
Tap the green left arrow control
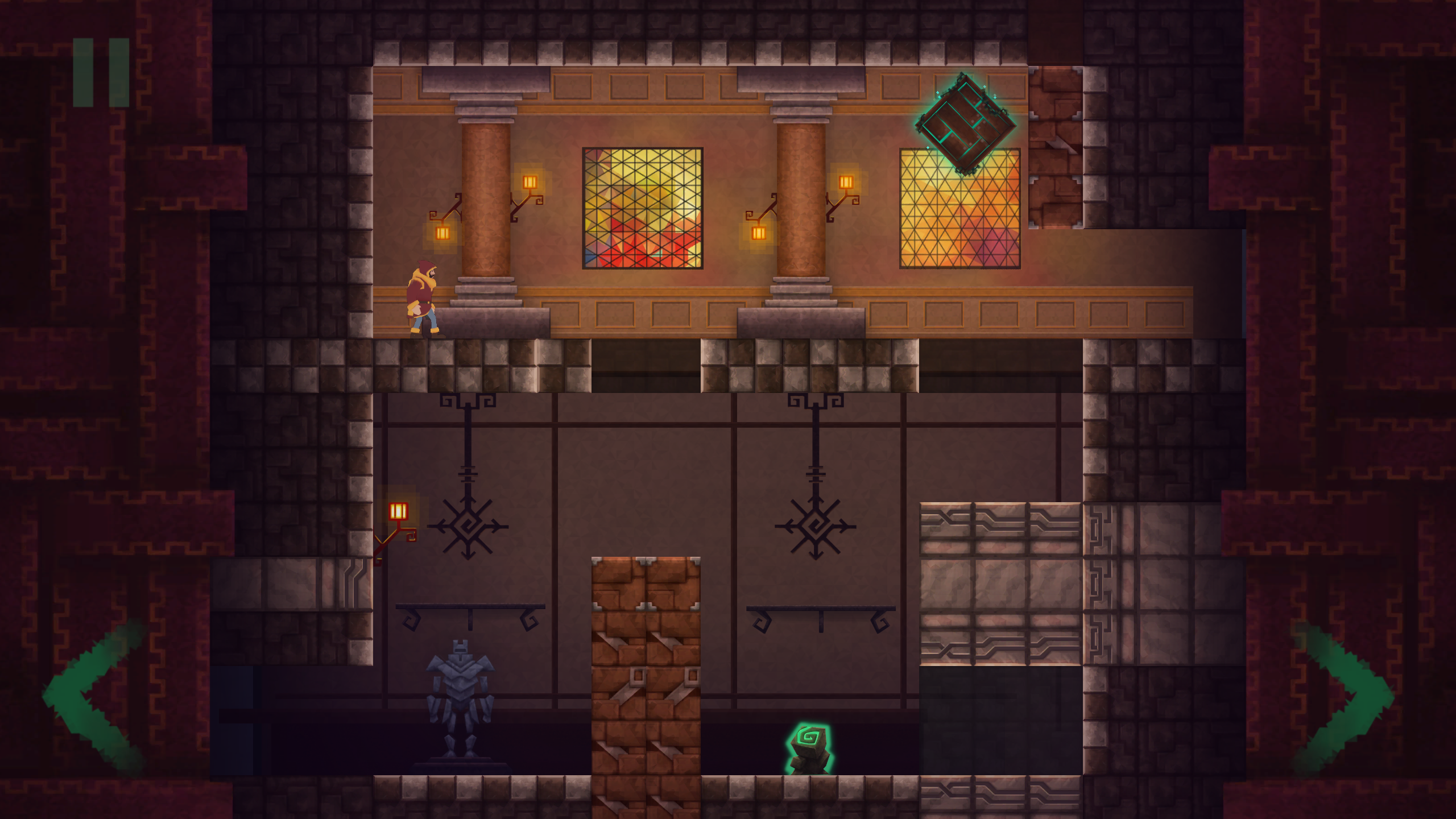click(x=94, y=697)
